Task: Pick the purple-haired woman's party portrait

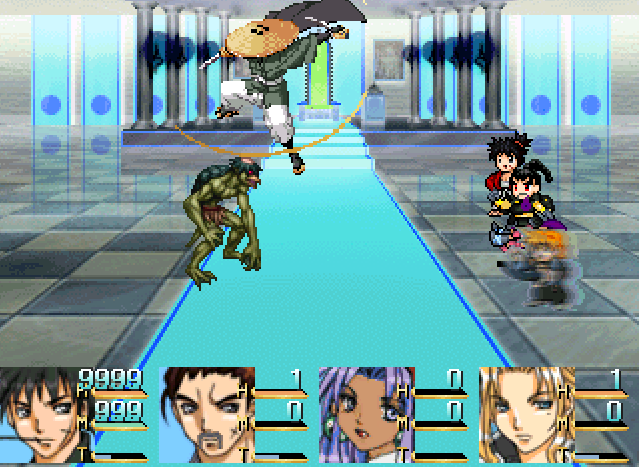Action: click(x=358, y=415)
